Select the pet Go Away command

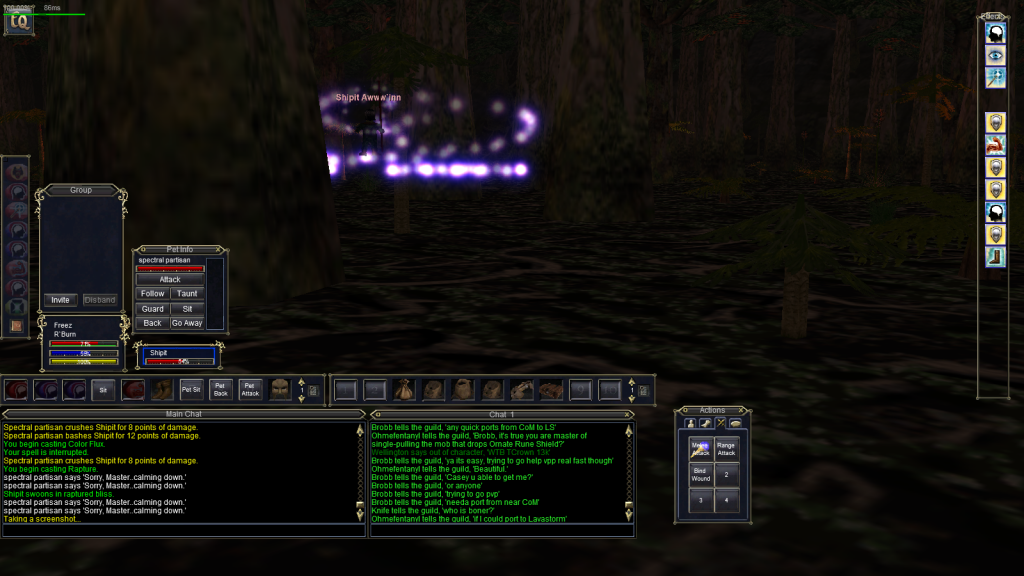186,323
